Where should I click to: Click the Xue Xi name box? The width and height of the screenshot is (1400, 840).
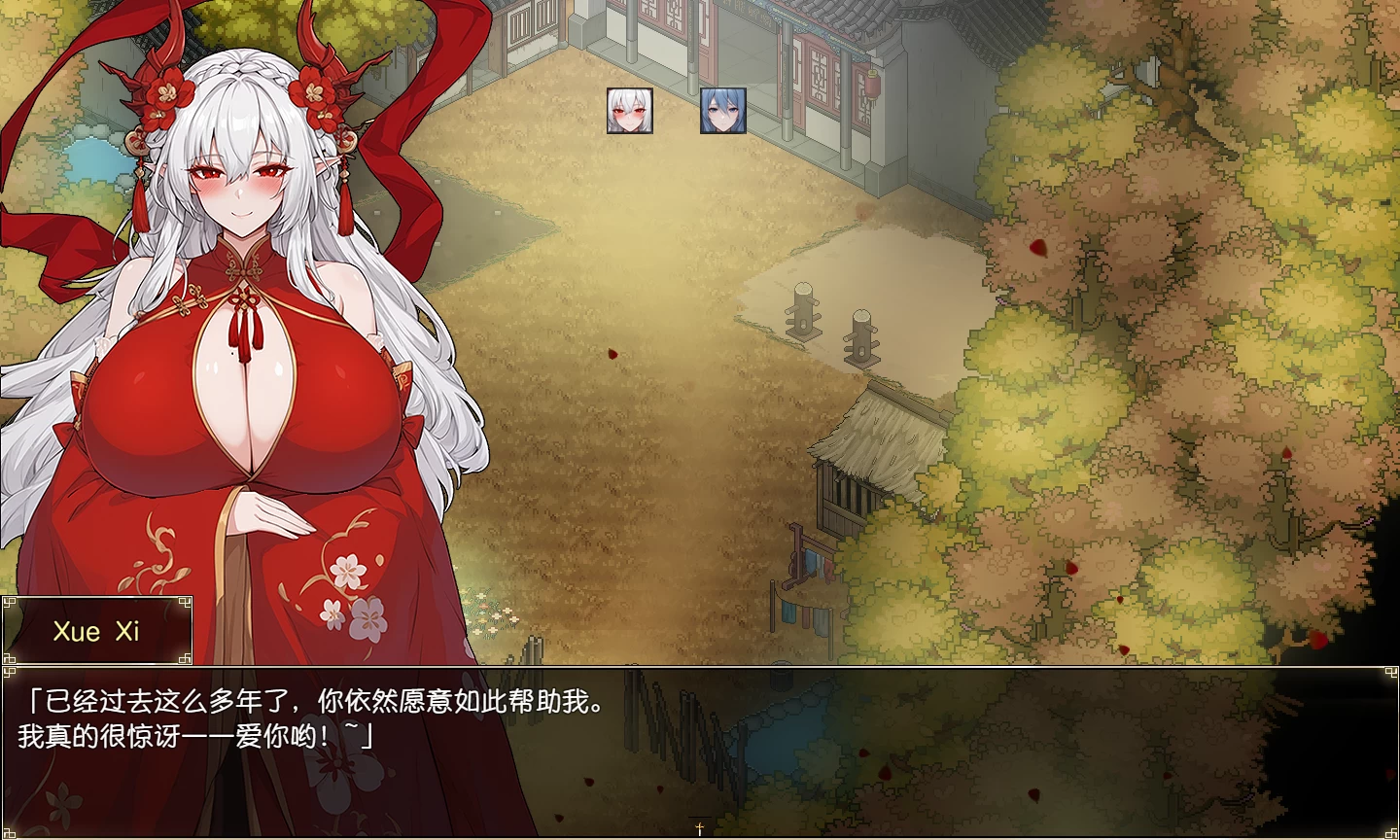click(95, 630)
